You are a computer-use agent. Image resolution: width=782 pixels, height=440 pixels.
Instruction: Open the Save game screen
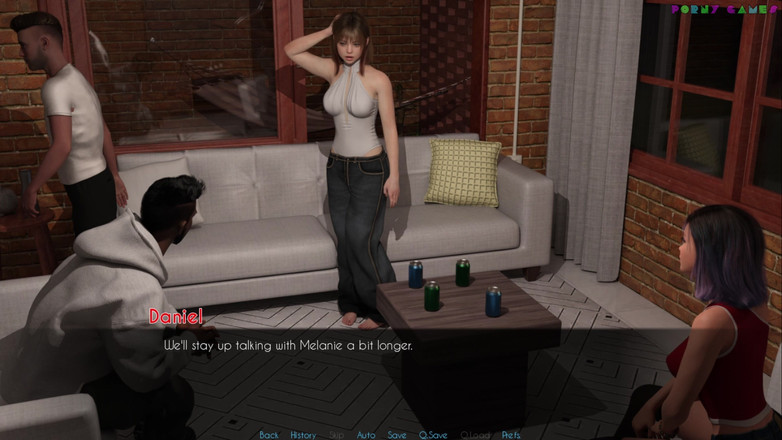(397, 435)
